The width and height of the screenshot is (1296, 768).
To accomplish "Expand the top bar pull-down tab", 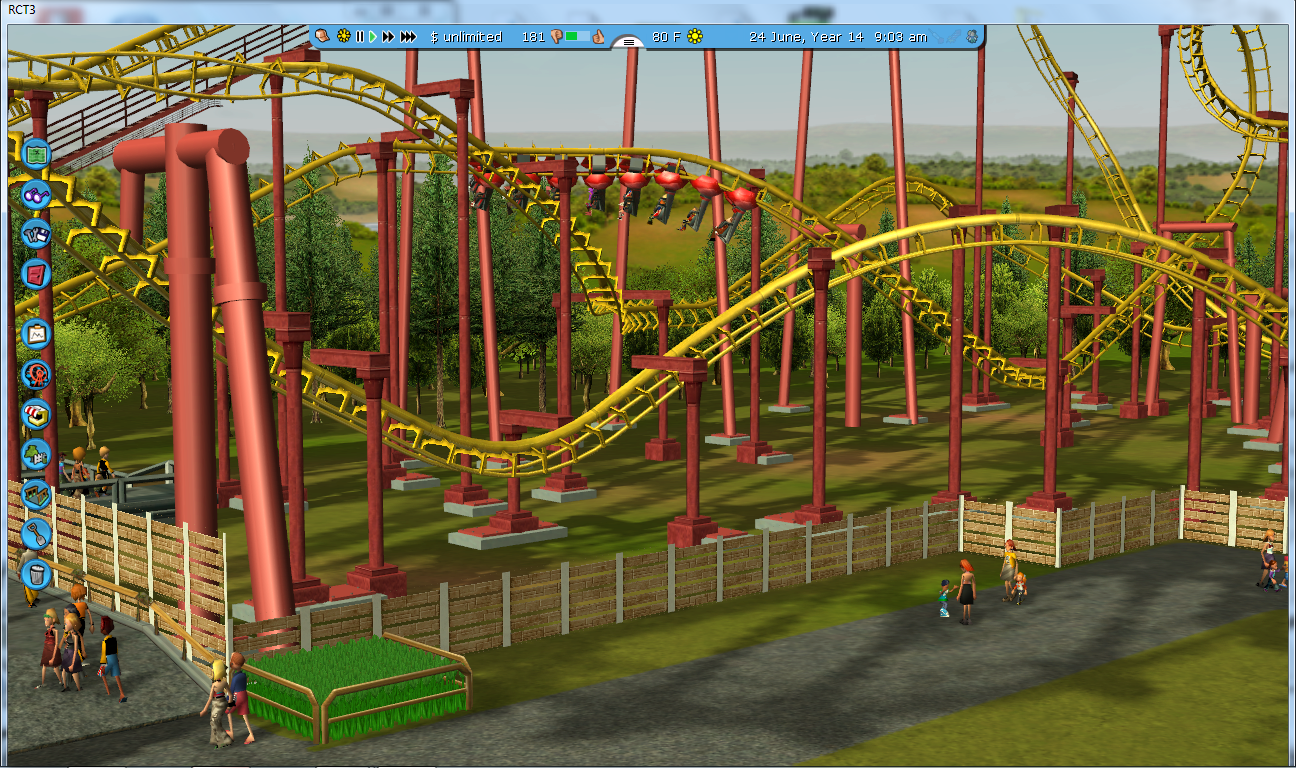I will (x=629, y=42).
